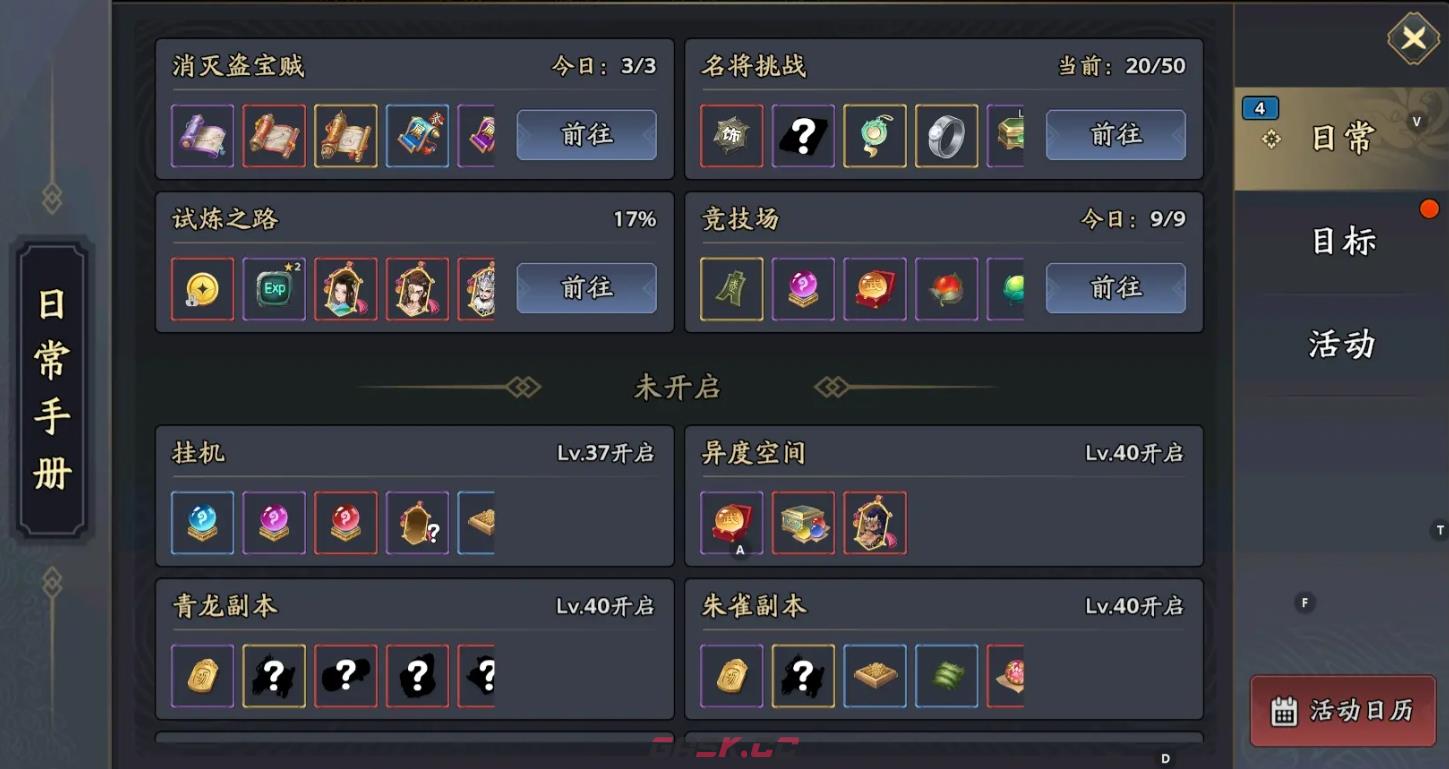1449x769 pixels.
Task: Select the Exp card reward in 试炼之路
Action: click(x=274, y=288)
